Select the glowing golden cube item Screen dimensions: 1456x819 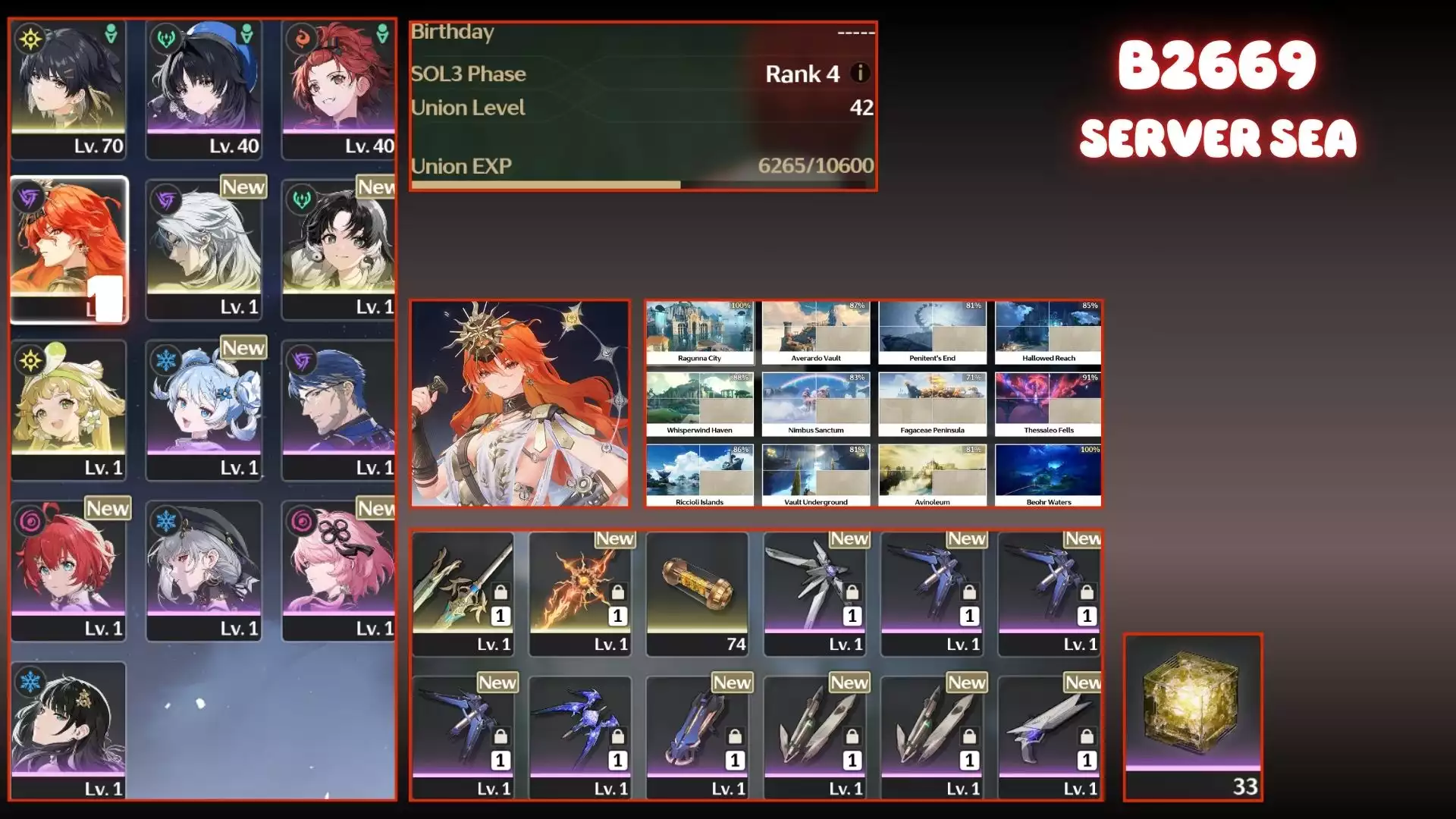click(x=1192, y=716)
